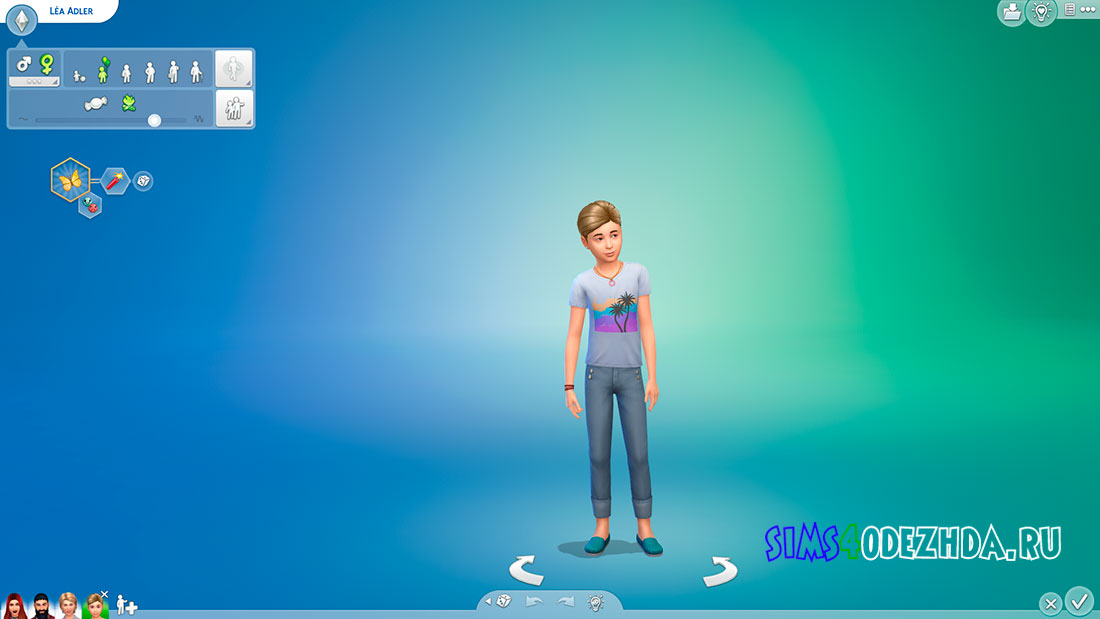Select the male gender symbol
1100x619 pixels.
pyautogui.click(x=24, y=63)
